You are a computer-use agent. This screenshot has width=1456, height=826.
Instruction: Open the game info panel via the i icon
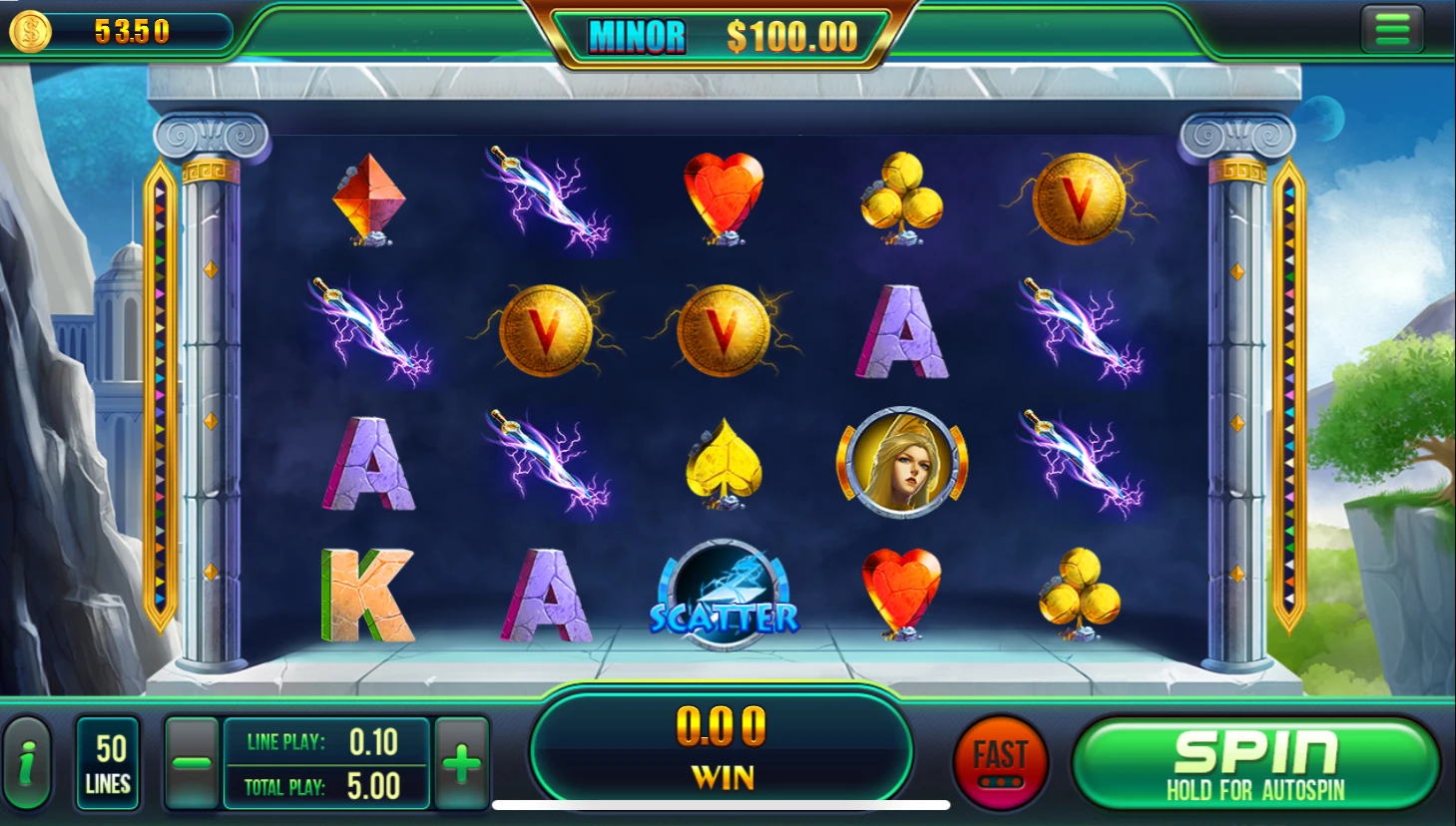pos(26,763)
